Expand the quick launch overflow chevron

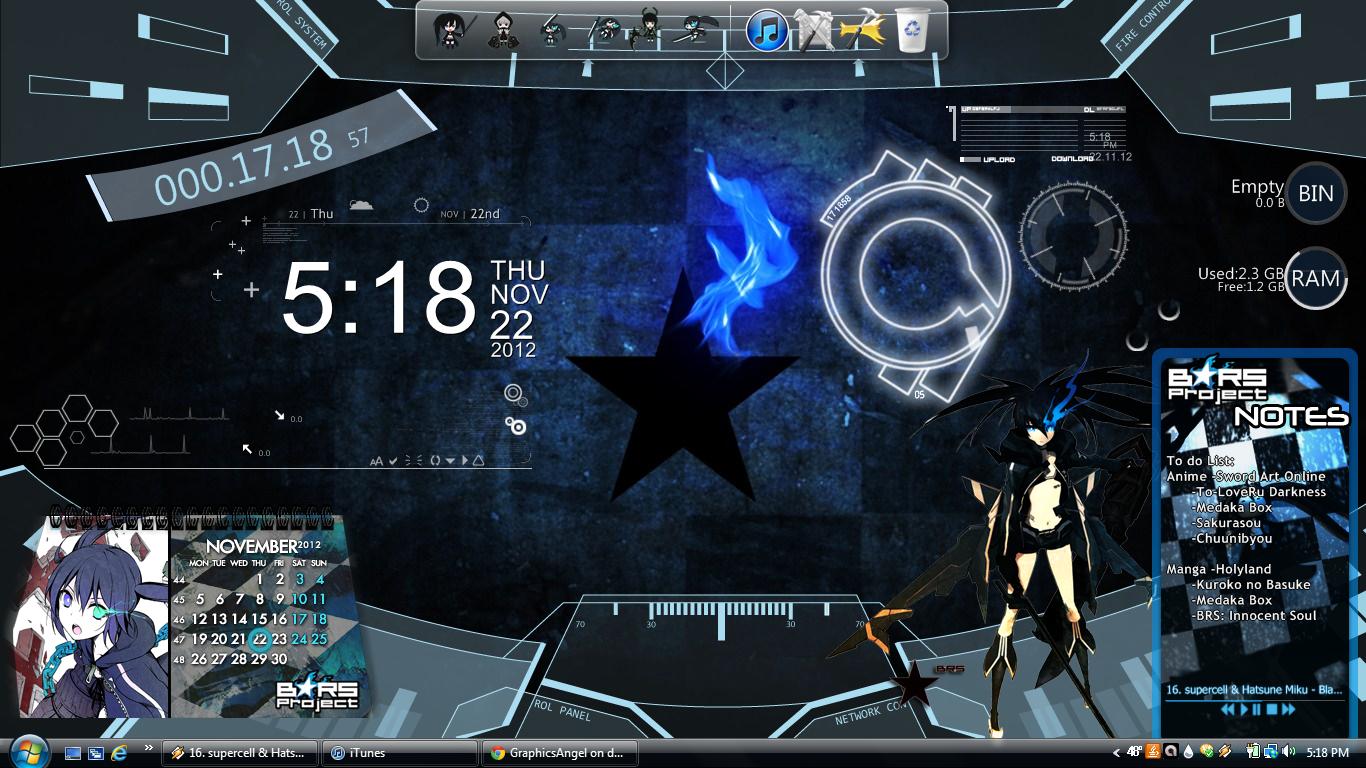coord(149,748)
